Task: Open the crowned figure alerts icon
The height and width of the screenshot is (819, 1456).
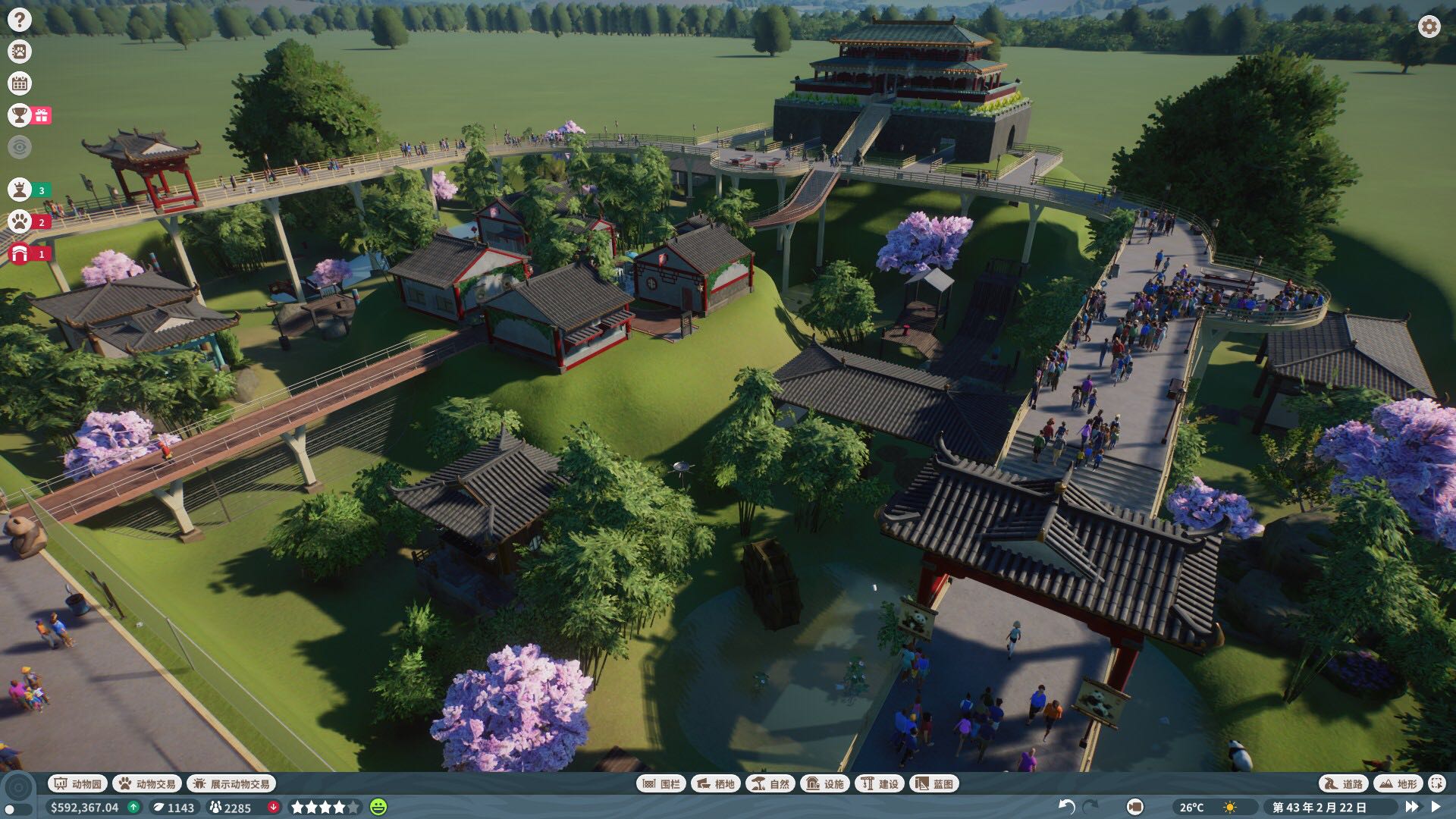Action: tap(20, 190)
